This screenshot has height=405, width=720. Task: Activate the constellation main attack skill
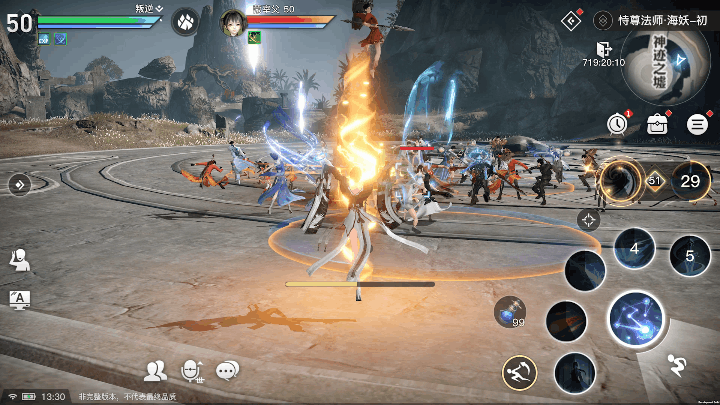click(x=637, y=320)
